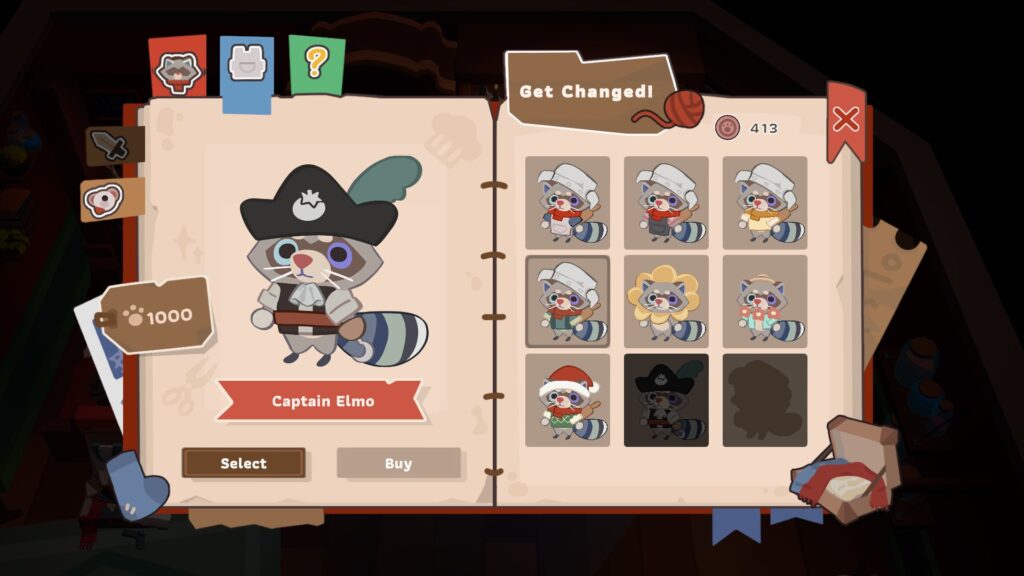Image resolution: width=1024 pixels, height=576 pixels.
Task: Pick the chef outfit with white apron
Action: pos(567,202)
